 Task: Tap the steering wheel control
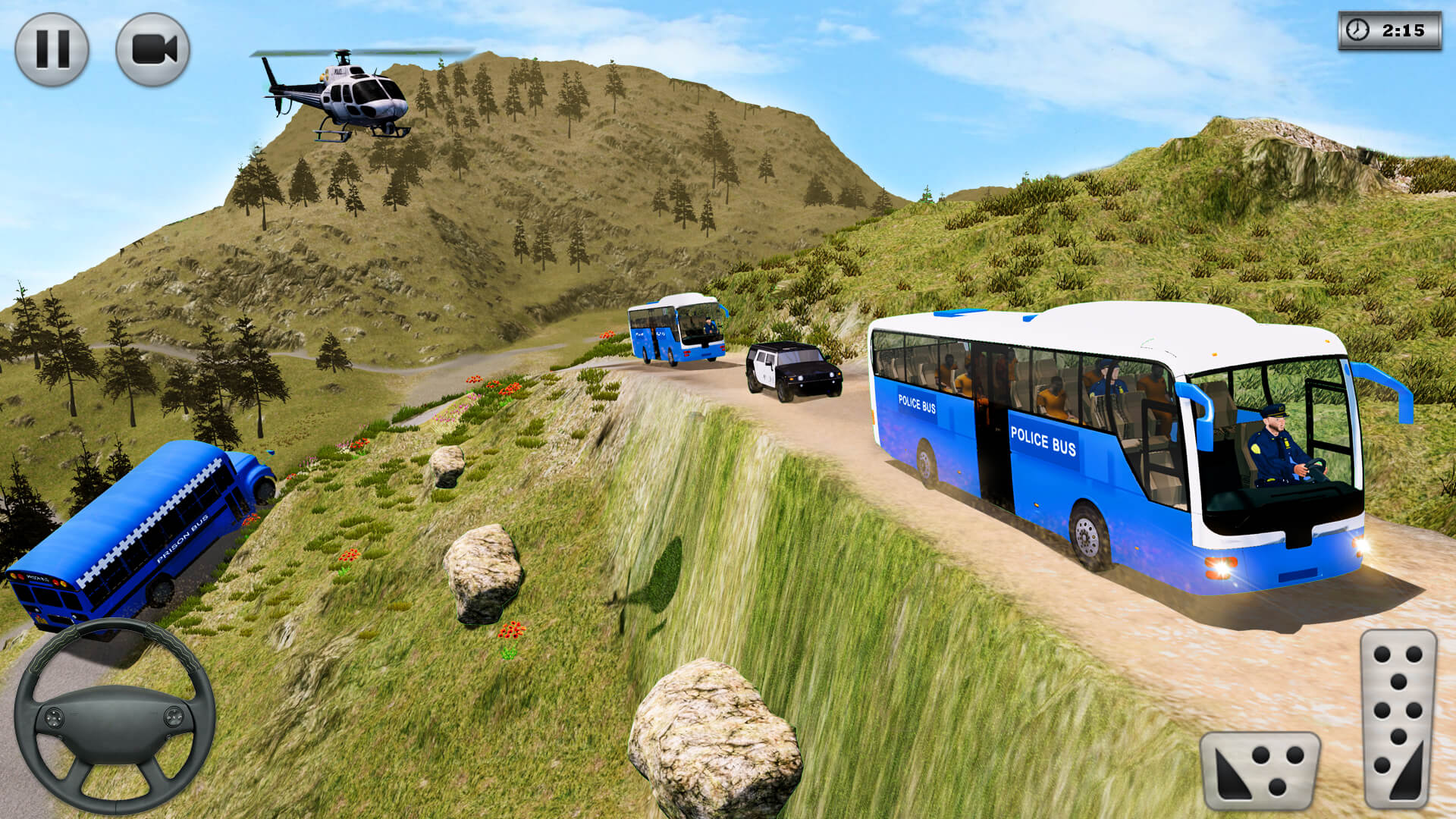pos(115,717)
